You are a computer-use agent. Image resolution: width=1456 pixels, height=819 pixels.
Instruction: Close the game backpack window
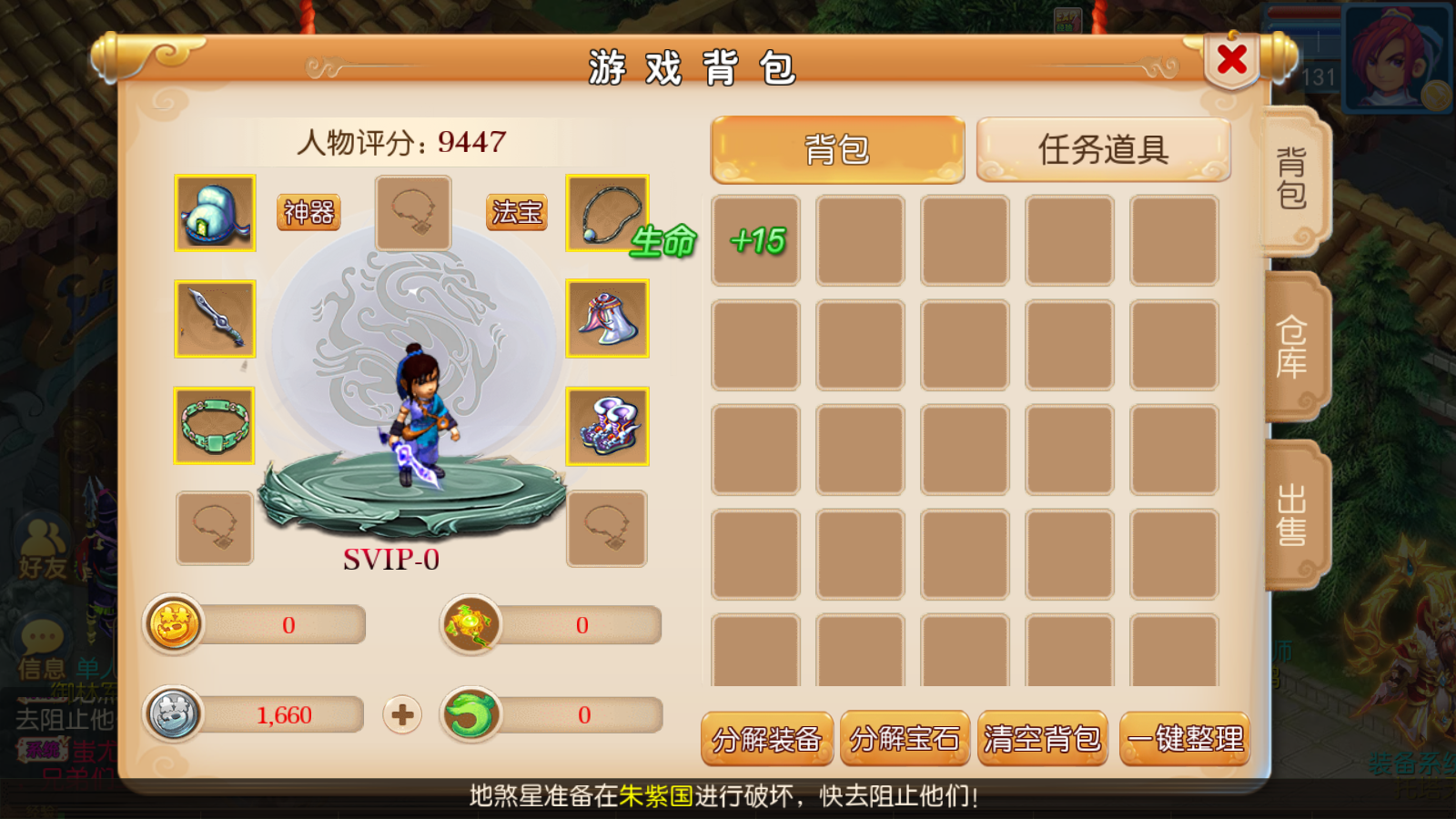[1232, 60]
